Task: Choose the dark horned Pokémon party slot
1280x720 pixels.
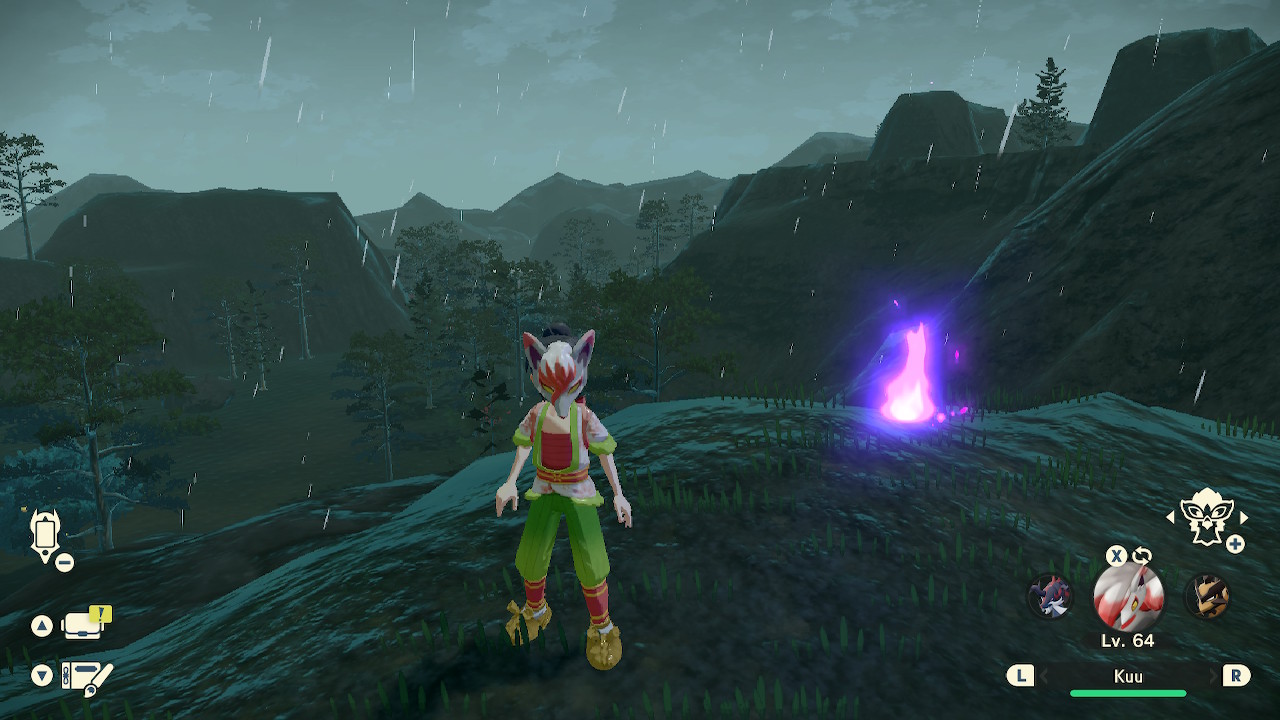Action: pyautogui.click(x=1051, y=597)
